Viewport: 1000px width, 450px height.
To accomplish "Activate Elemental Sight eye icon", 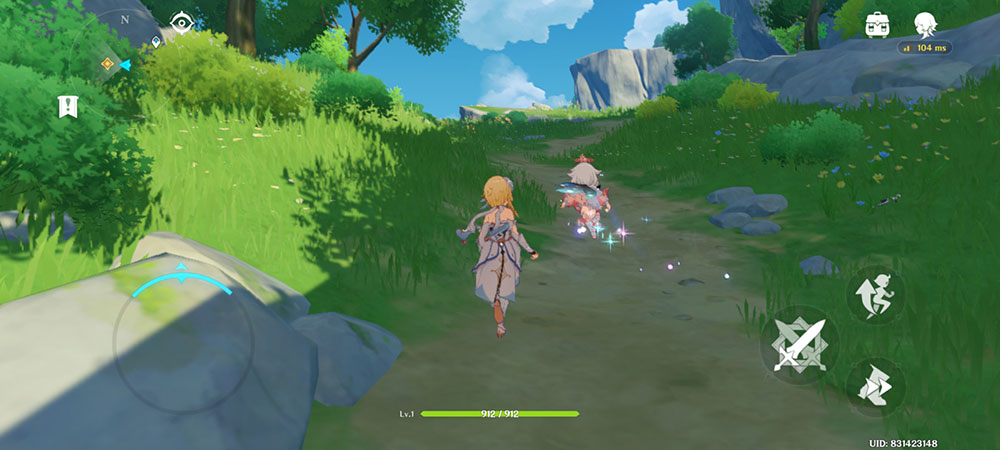I will 181,21.
